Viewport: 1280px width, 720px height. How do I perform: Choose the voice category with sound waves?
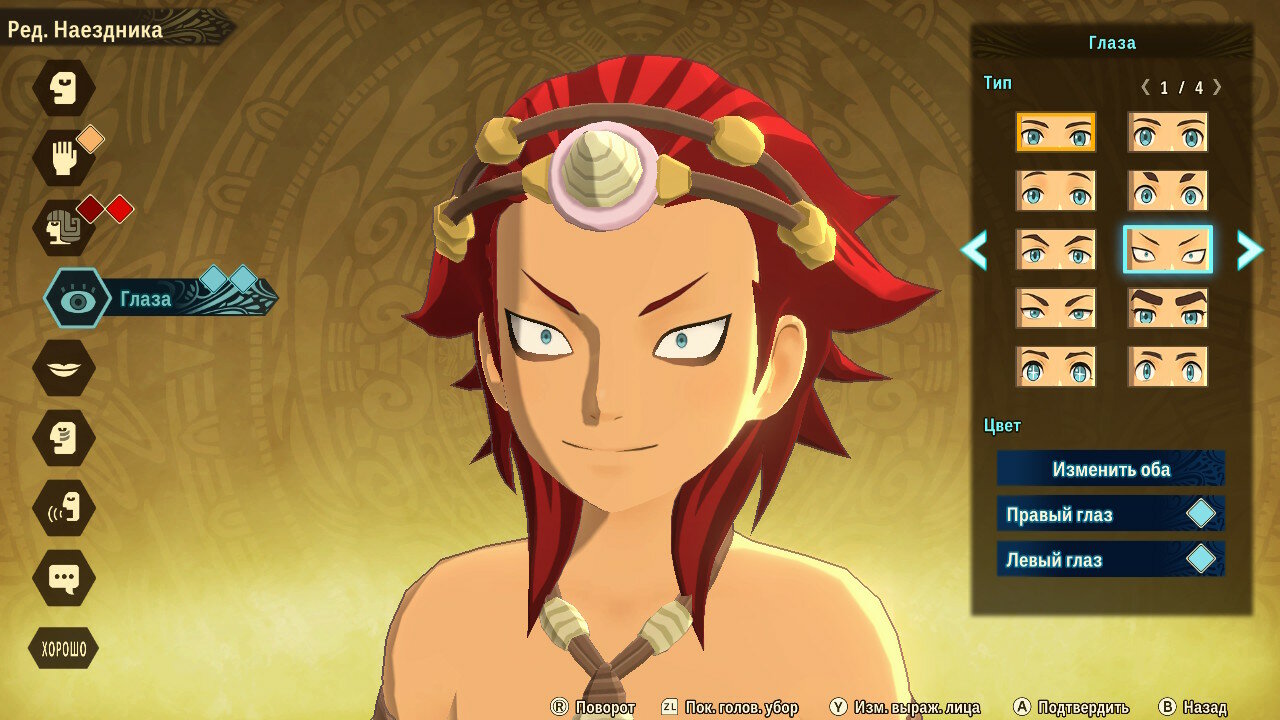(64, 508)
